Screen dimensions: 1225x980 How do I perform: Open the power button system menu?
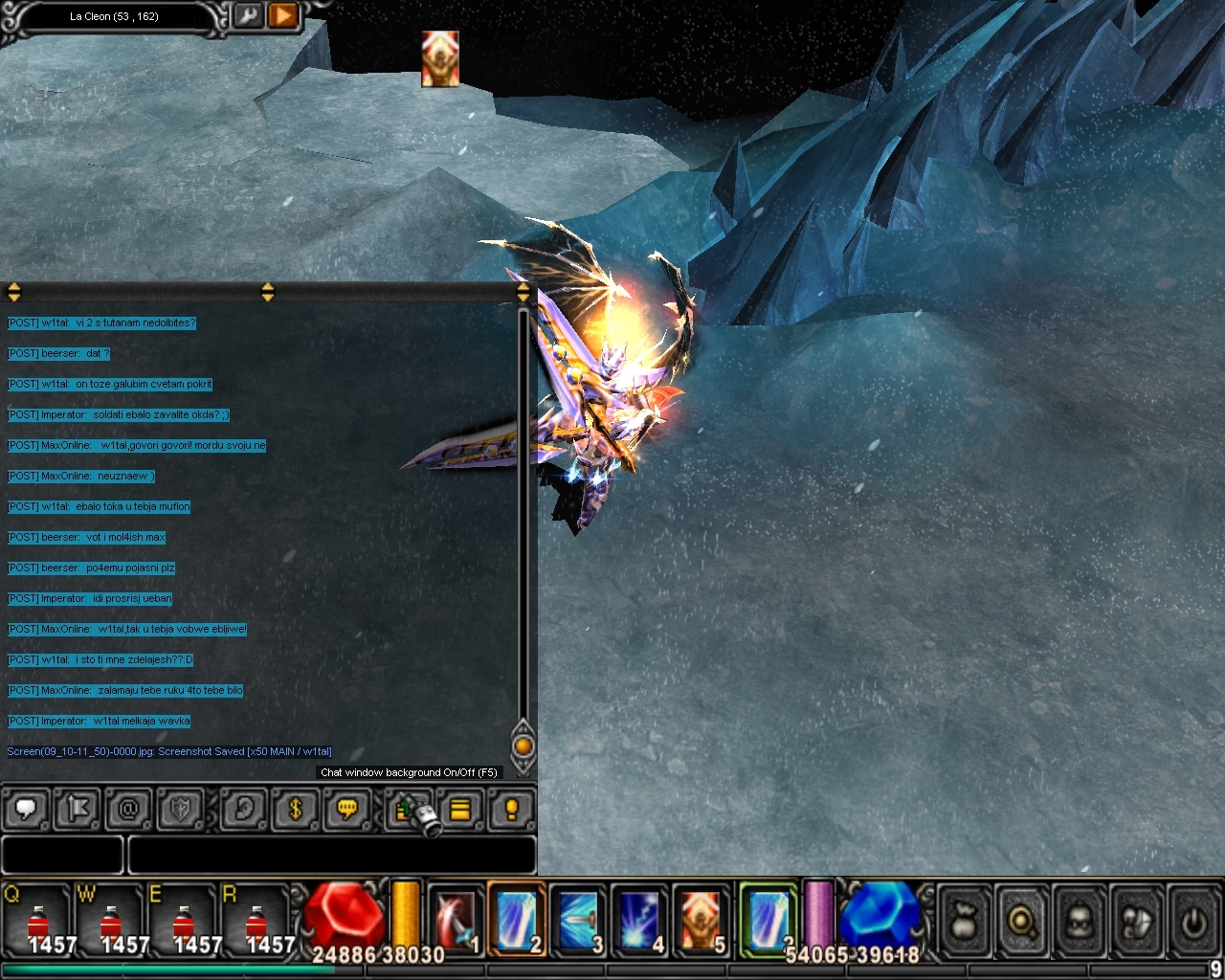click(1192, 922)
